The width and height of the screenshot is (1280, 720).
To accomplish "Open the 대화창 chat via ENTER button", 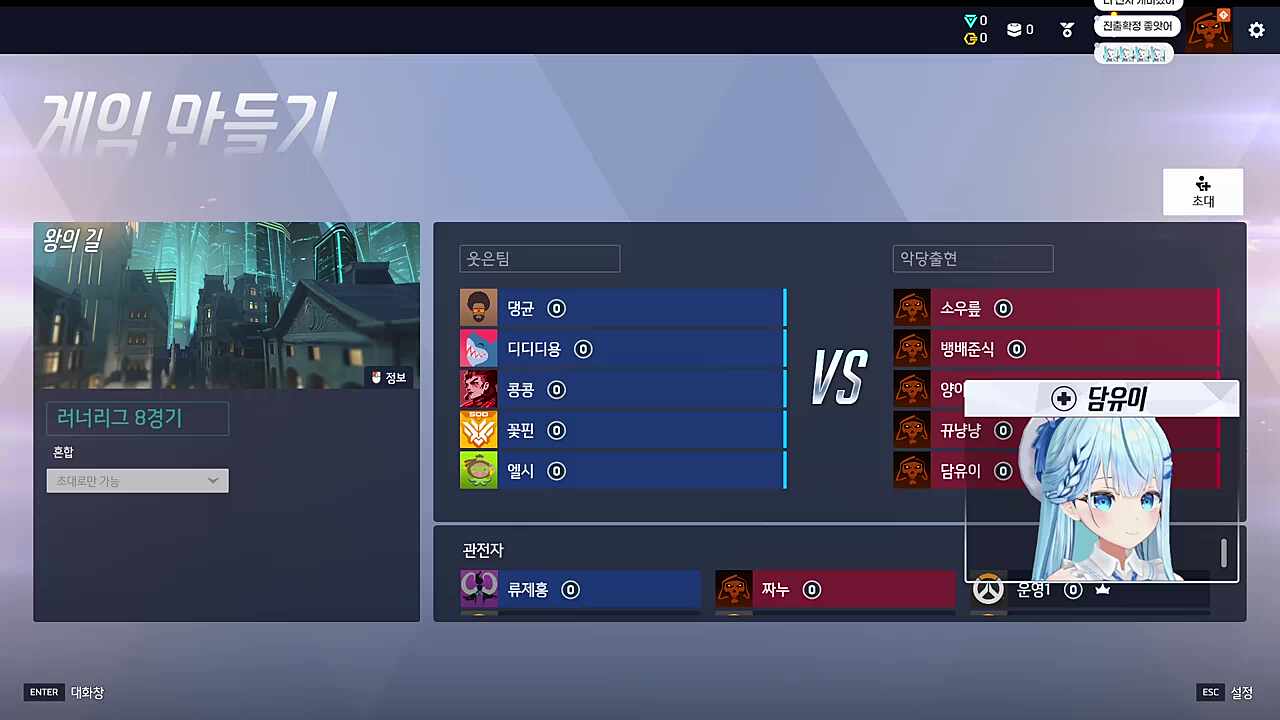I will click(x=43, y=692).
